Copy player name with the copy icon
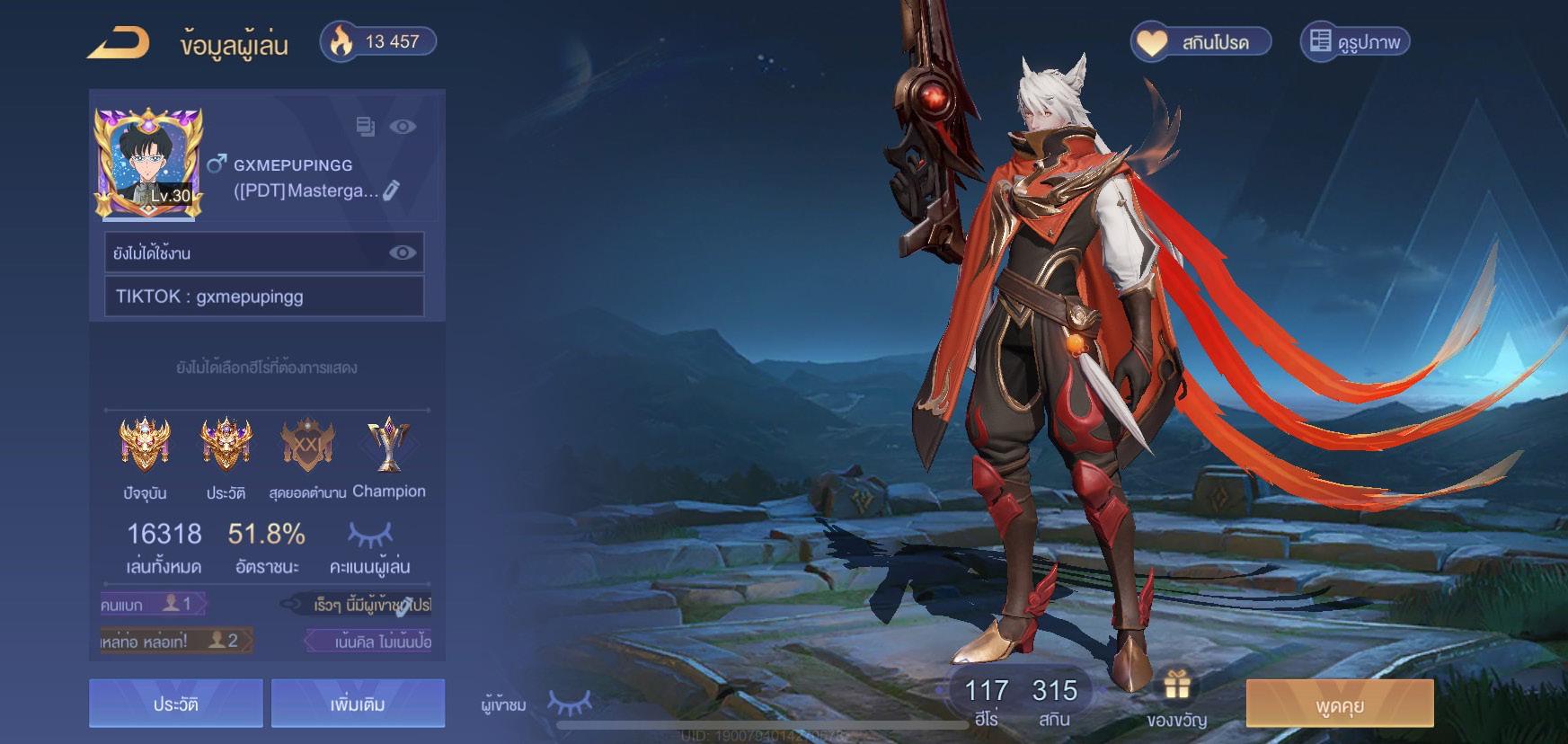This screenshot has width=1568, height=744. [x=365, y=127]
